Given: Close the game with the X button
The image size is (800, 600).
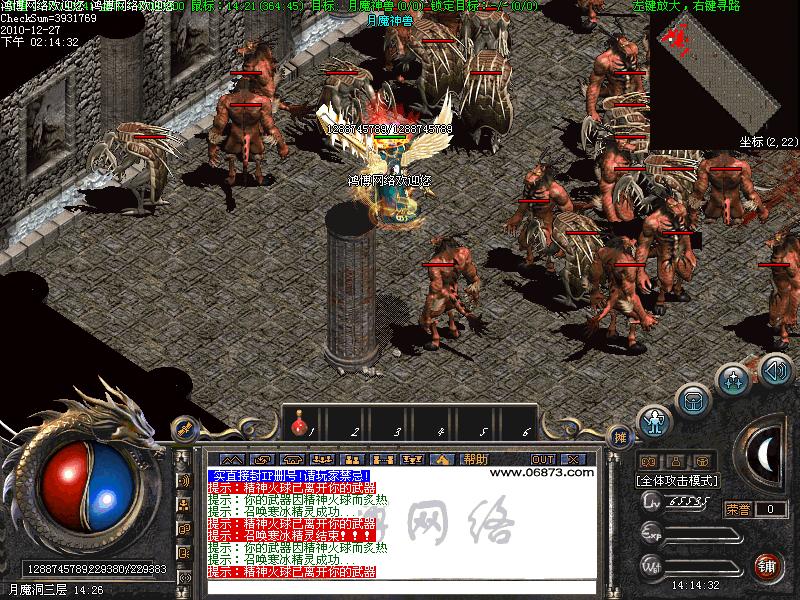Looking at the screenshot, I should [575, 459].
